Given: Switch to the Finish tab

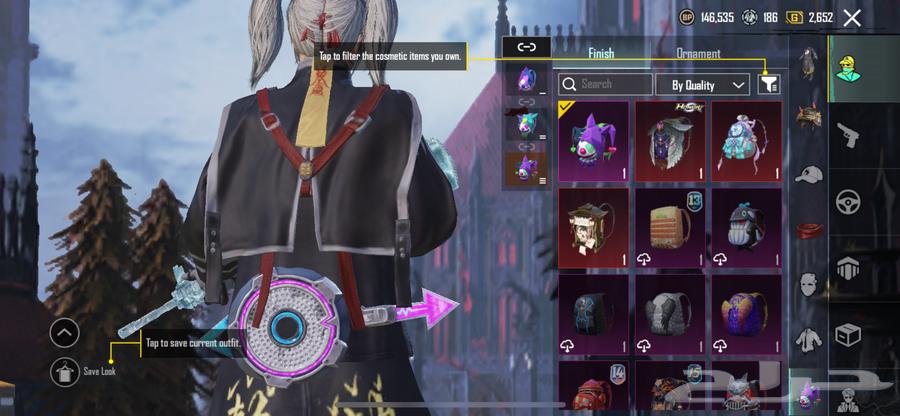Looking at the screenshot, I should tap(601, 53).
